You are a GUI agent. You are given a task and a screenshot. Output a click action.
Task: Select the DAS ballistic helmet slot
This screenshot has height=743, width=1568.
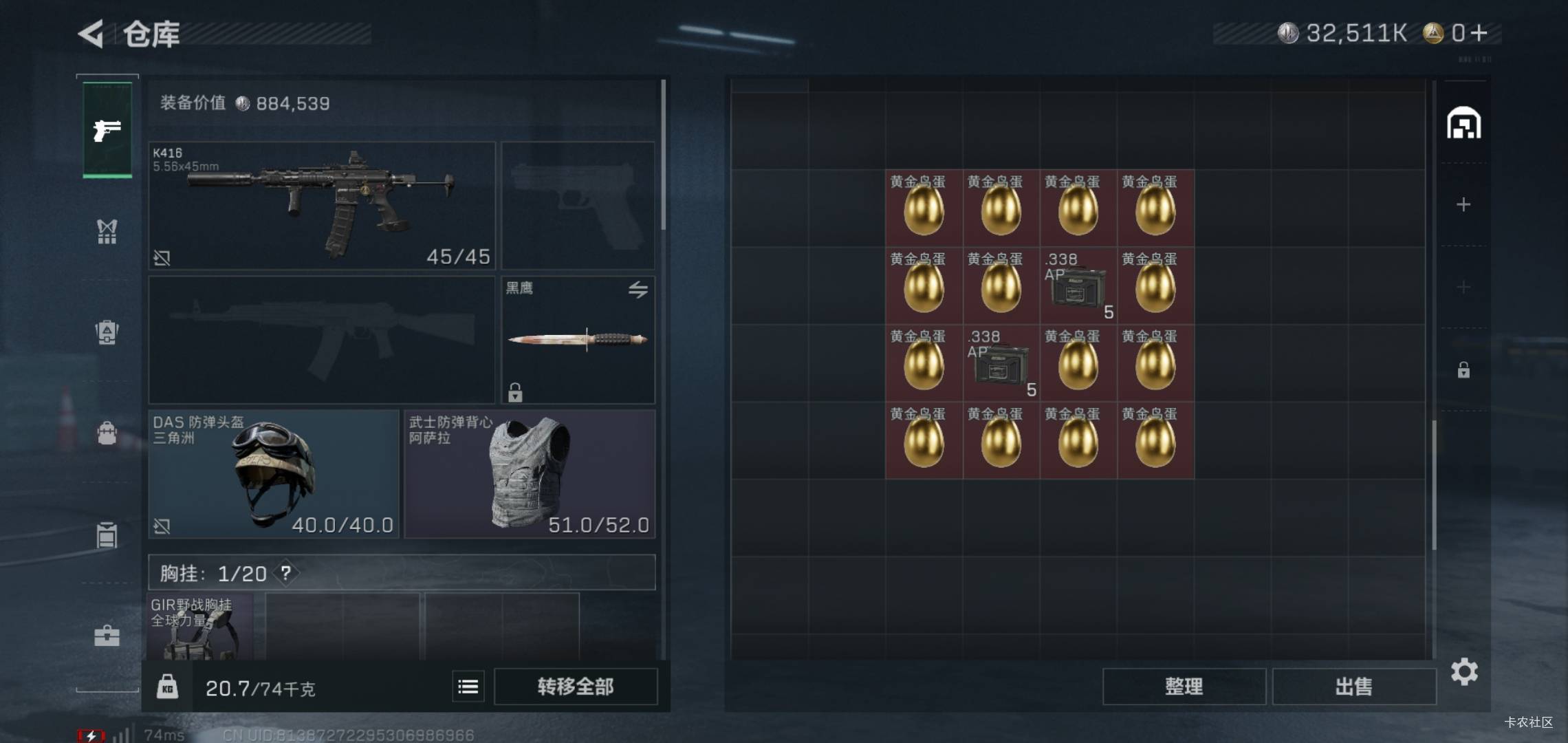(274, 474)
